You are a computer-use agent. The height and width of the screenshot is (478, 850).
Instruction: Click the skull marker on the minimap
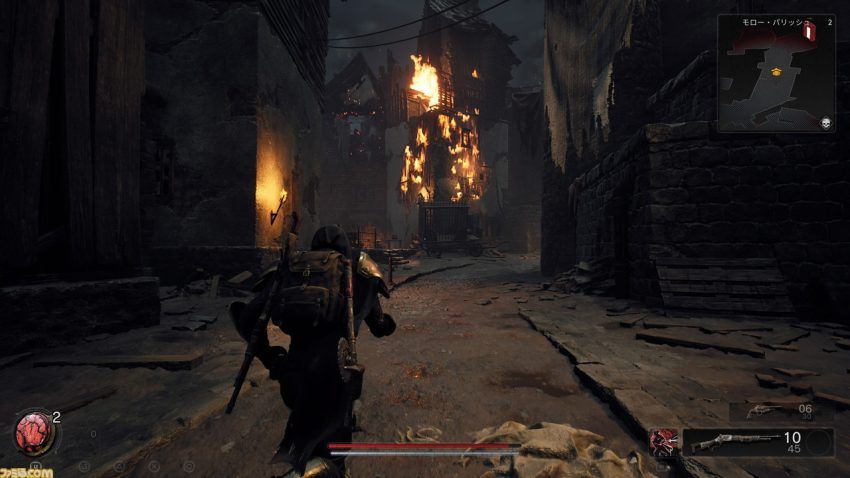click(x=827, y=123)
